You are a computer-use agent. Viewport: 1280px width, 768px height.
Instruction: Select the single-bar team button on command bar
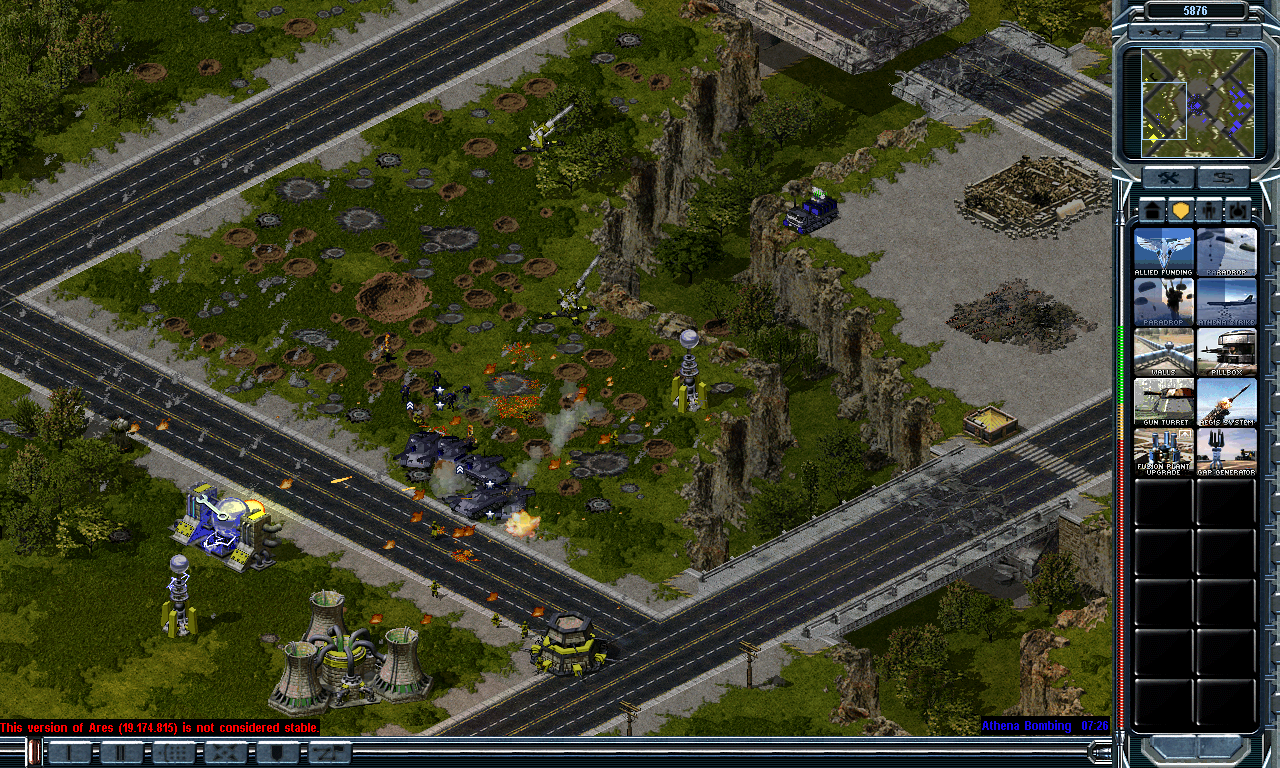(70, 753)
